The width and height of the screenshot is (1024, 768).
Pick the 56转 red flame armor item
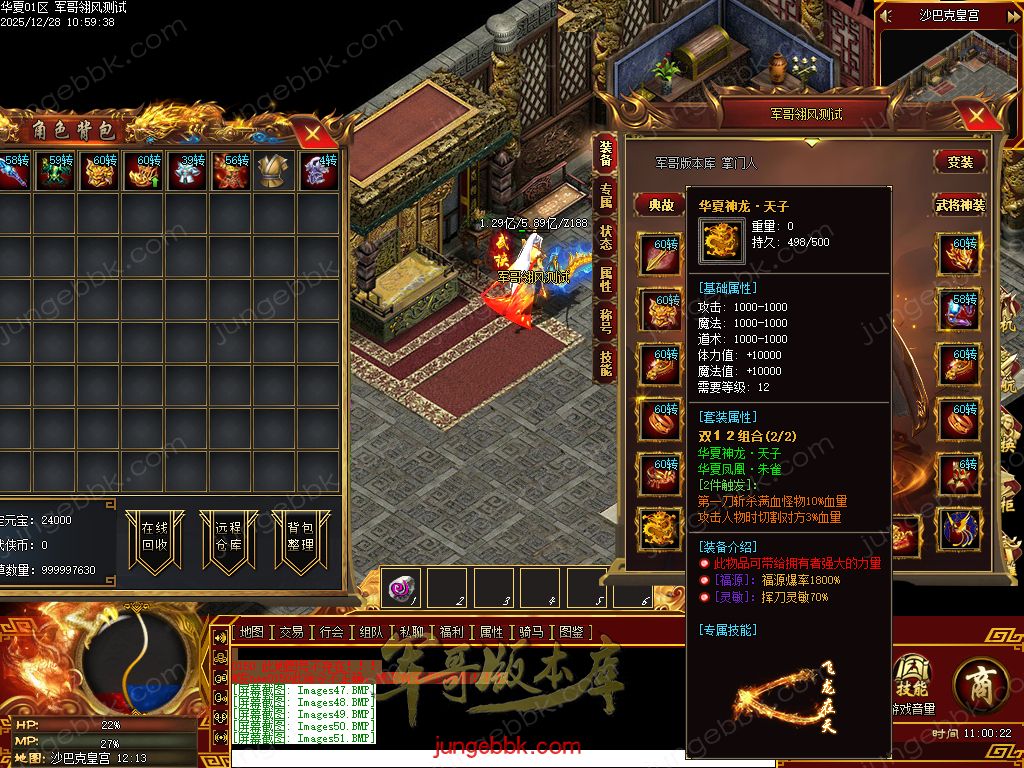pos(229,171)
